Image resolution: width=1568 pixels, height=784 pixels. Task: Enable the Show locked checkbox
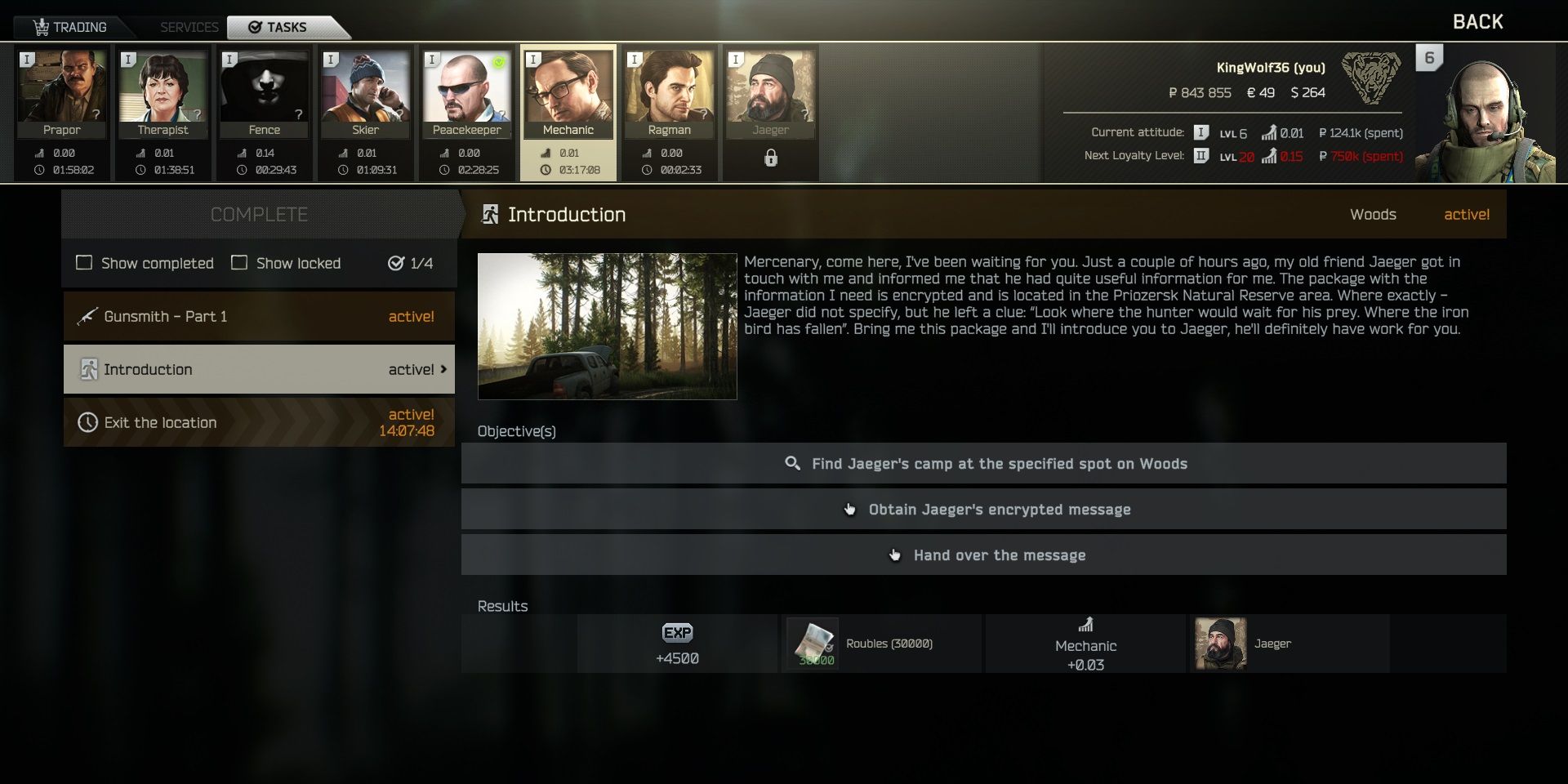239,263
